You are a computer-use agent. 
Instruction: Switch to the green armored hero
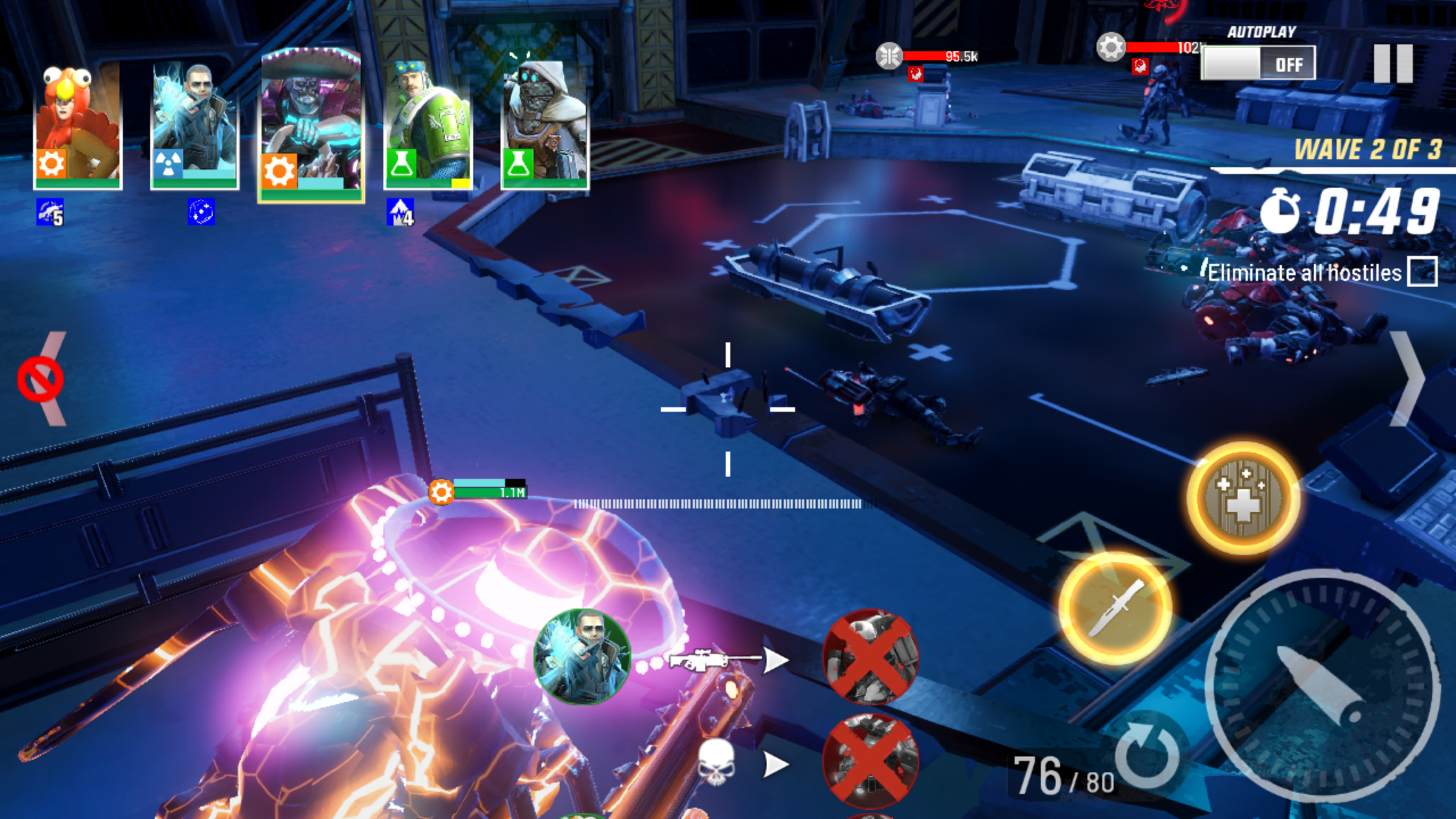coord(428,125)
